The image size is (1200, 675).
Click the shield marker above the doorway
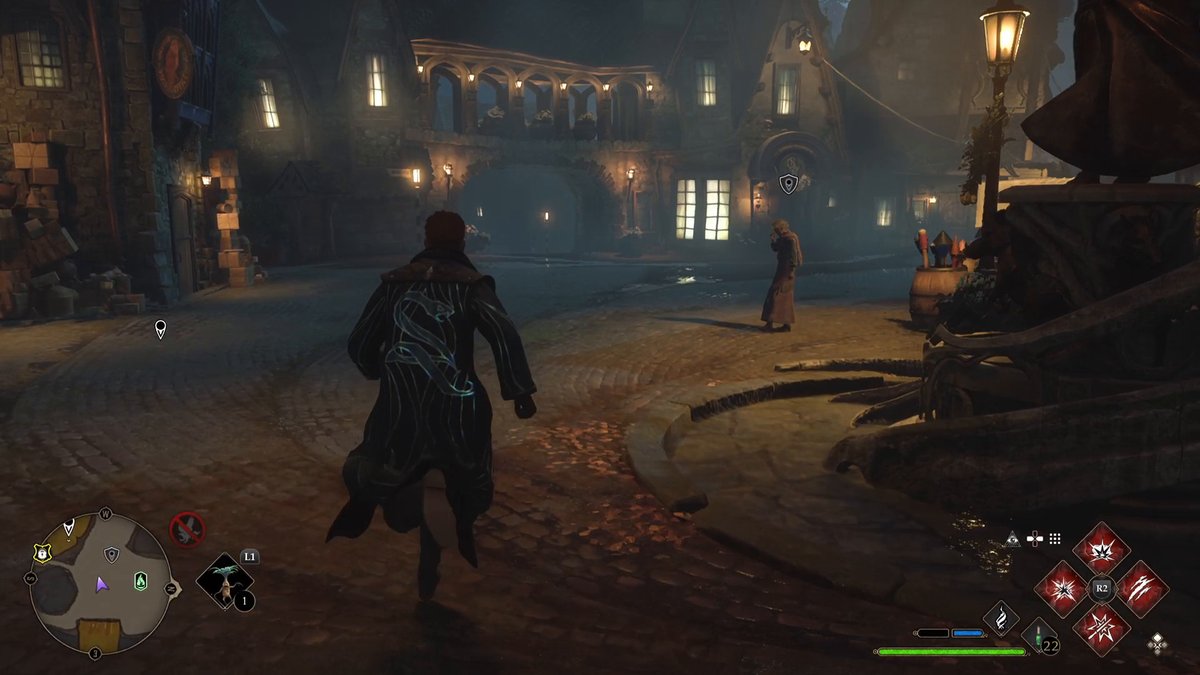(788, 184)
